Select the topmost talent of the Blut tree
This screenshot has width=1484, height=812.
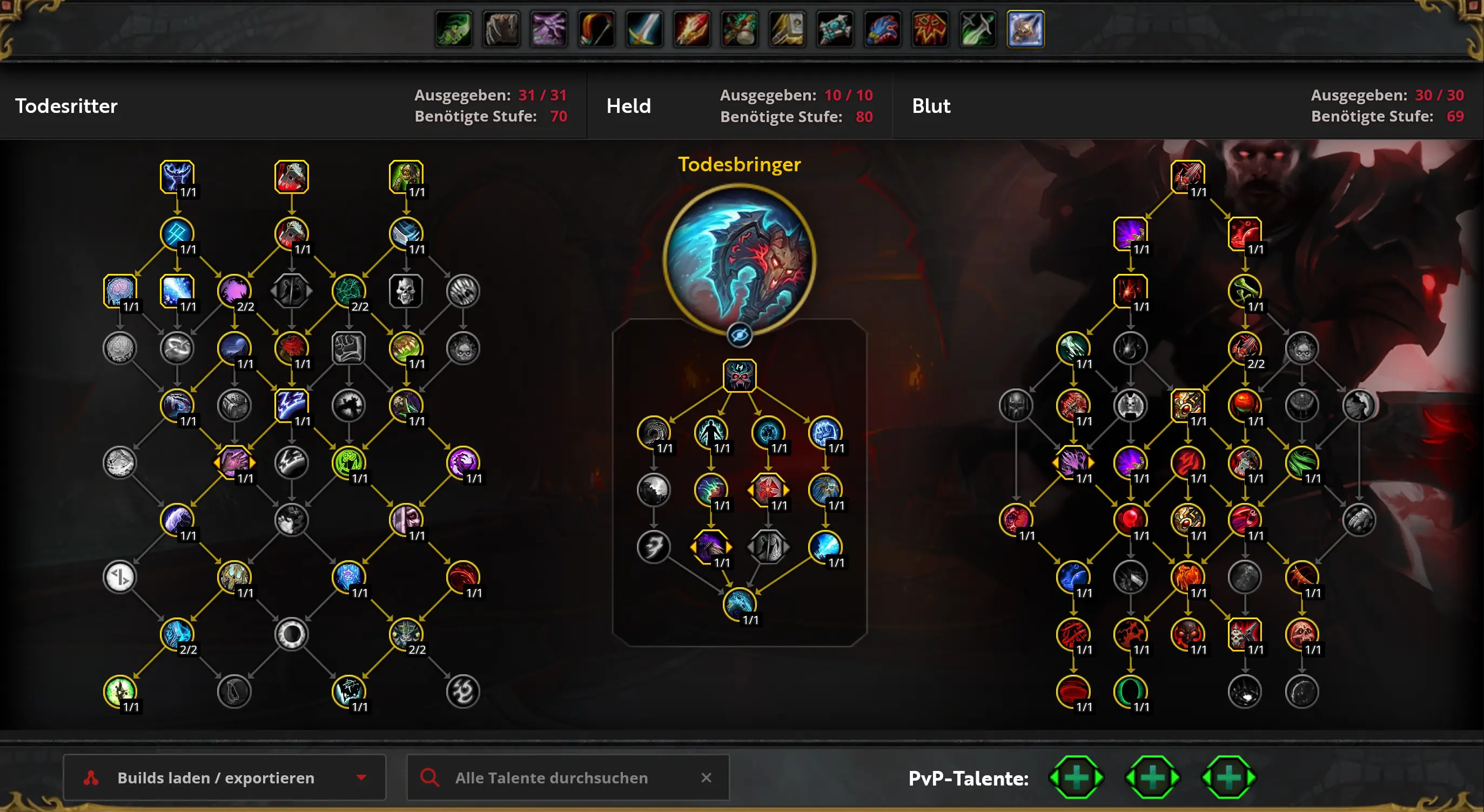[x=1187, y=176]
